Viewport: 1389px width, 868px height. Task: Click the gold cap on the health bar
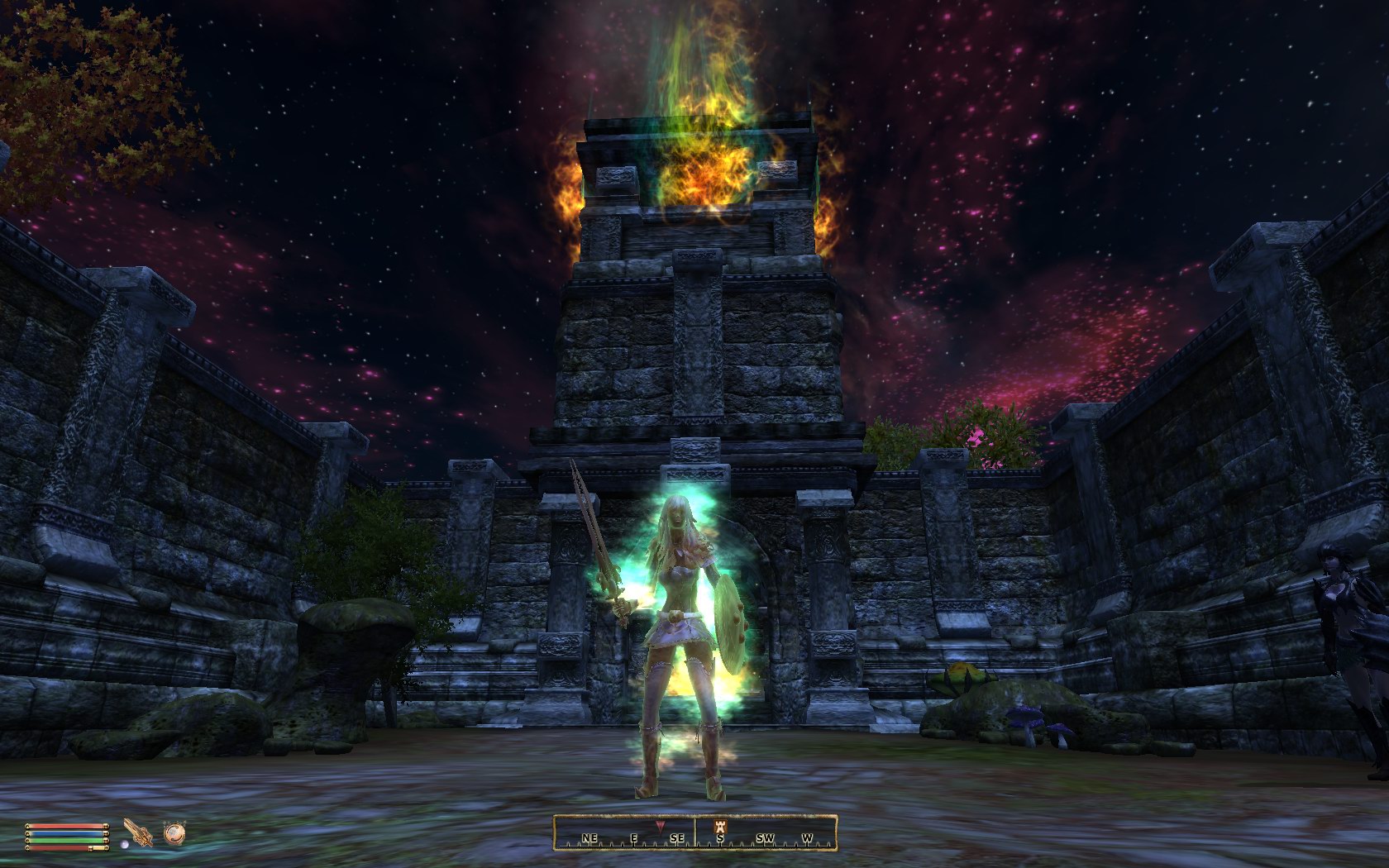coord(106,827)
